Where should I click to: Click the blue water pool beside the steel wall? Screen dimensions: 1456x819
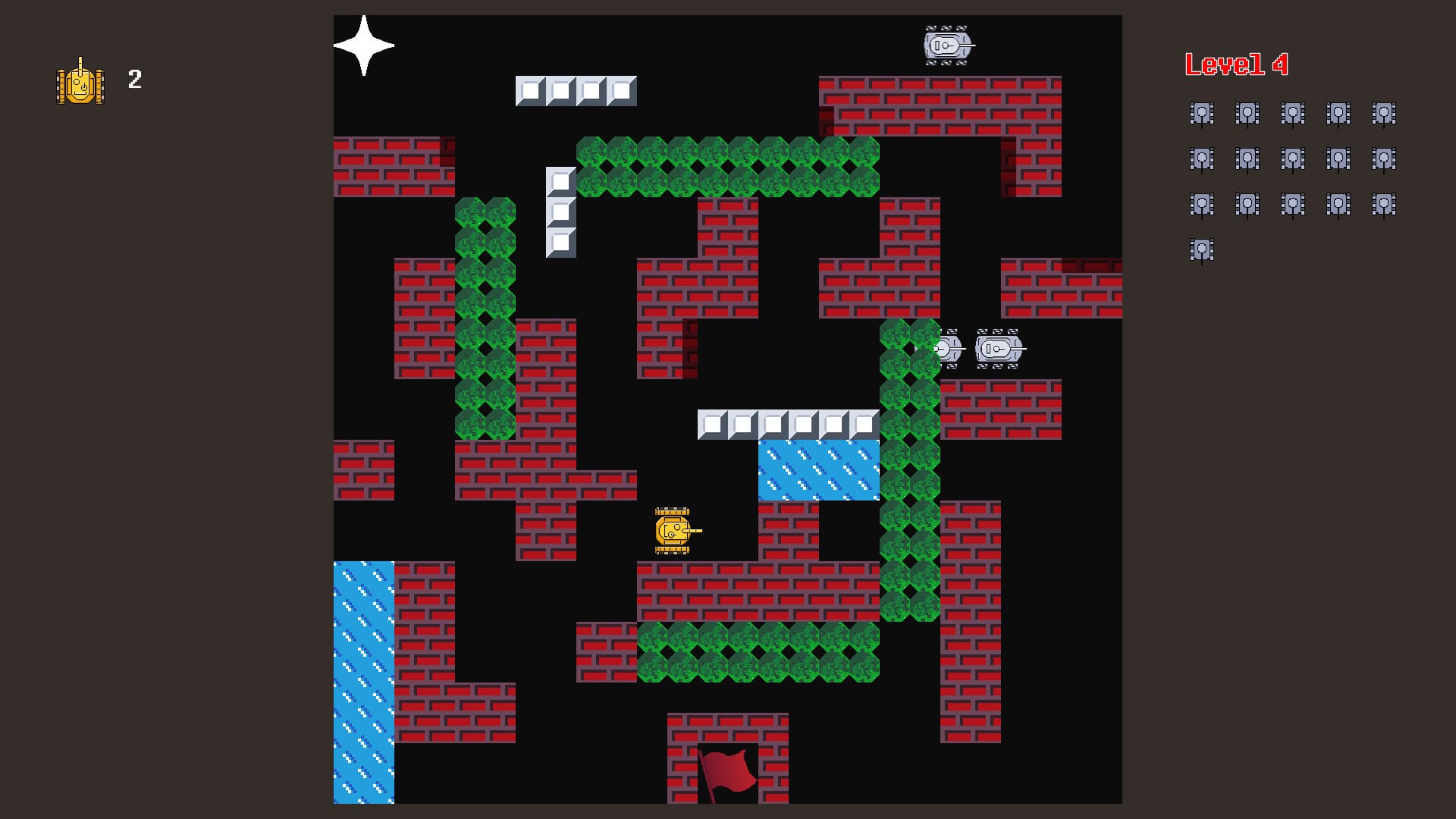817,469
